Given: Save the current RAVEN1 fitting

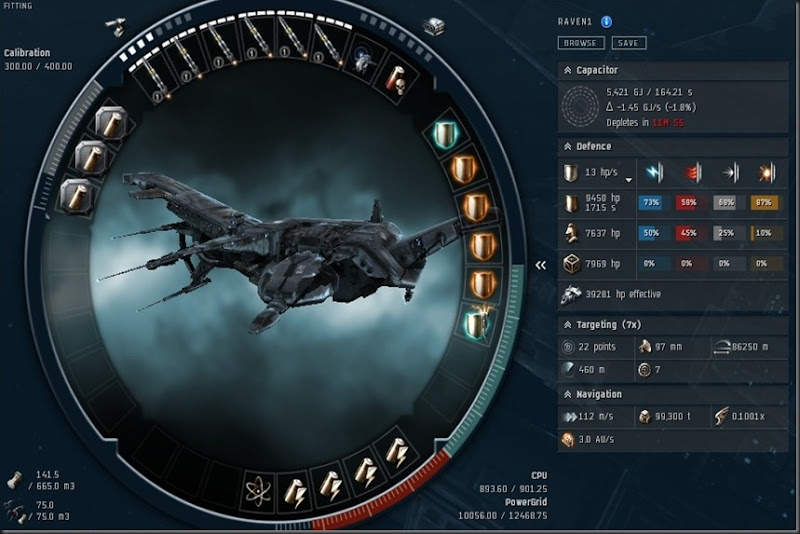Looking at the screenshot, I should [x=629, y=43].
